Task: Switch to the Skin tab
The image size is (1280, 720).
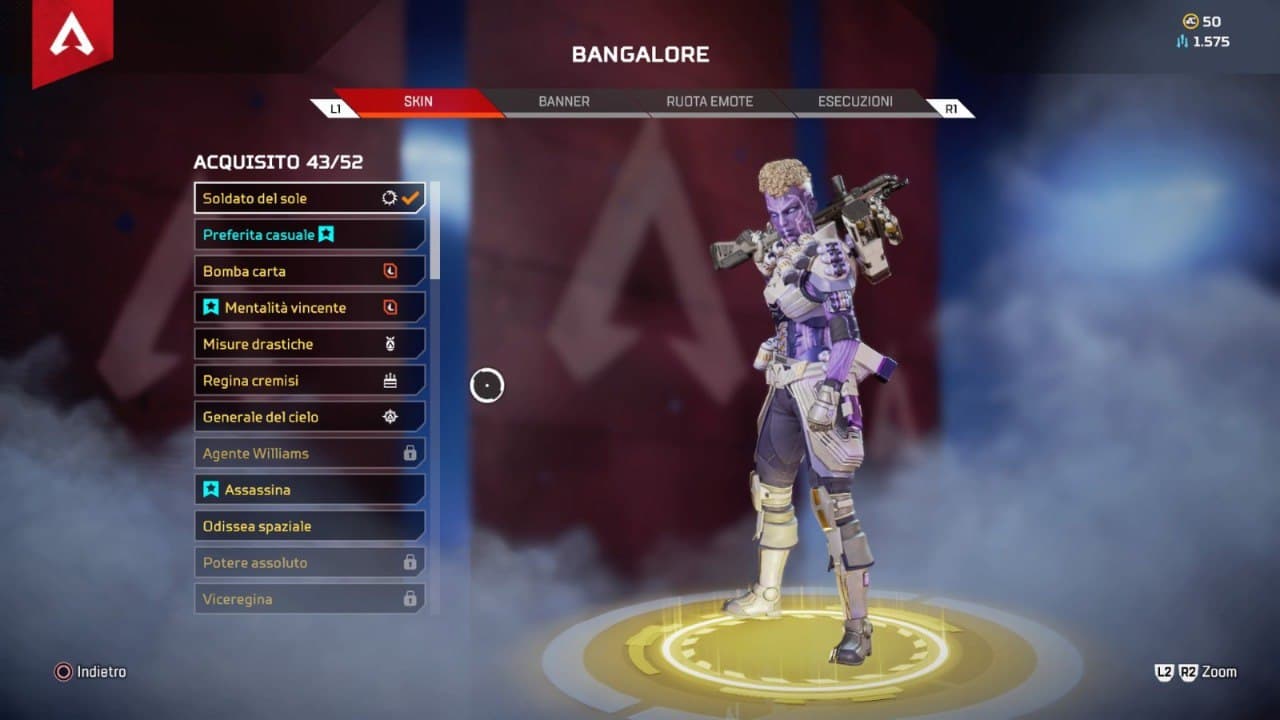Action: coord(418,102)
